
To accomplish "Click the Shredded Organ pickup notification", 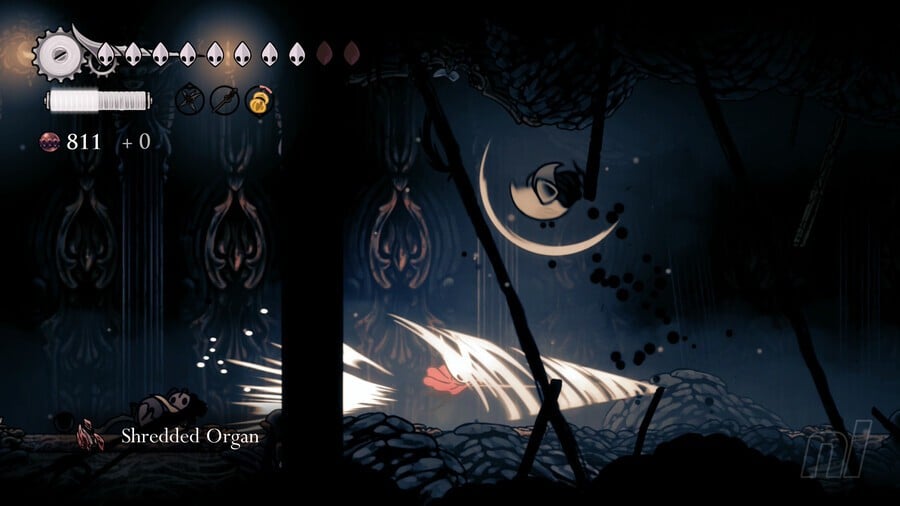I will tap(170, 436).
